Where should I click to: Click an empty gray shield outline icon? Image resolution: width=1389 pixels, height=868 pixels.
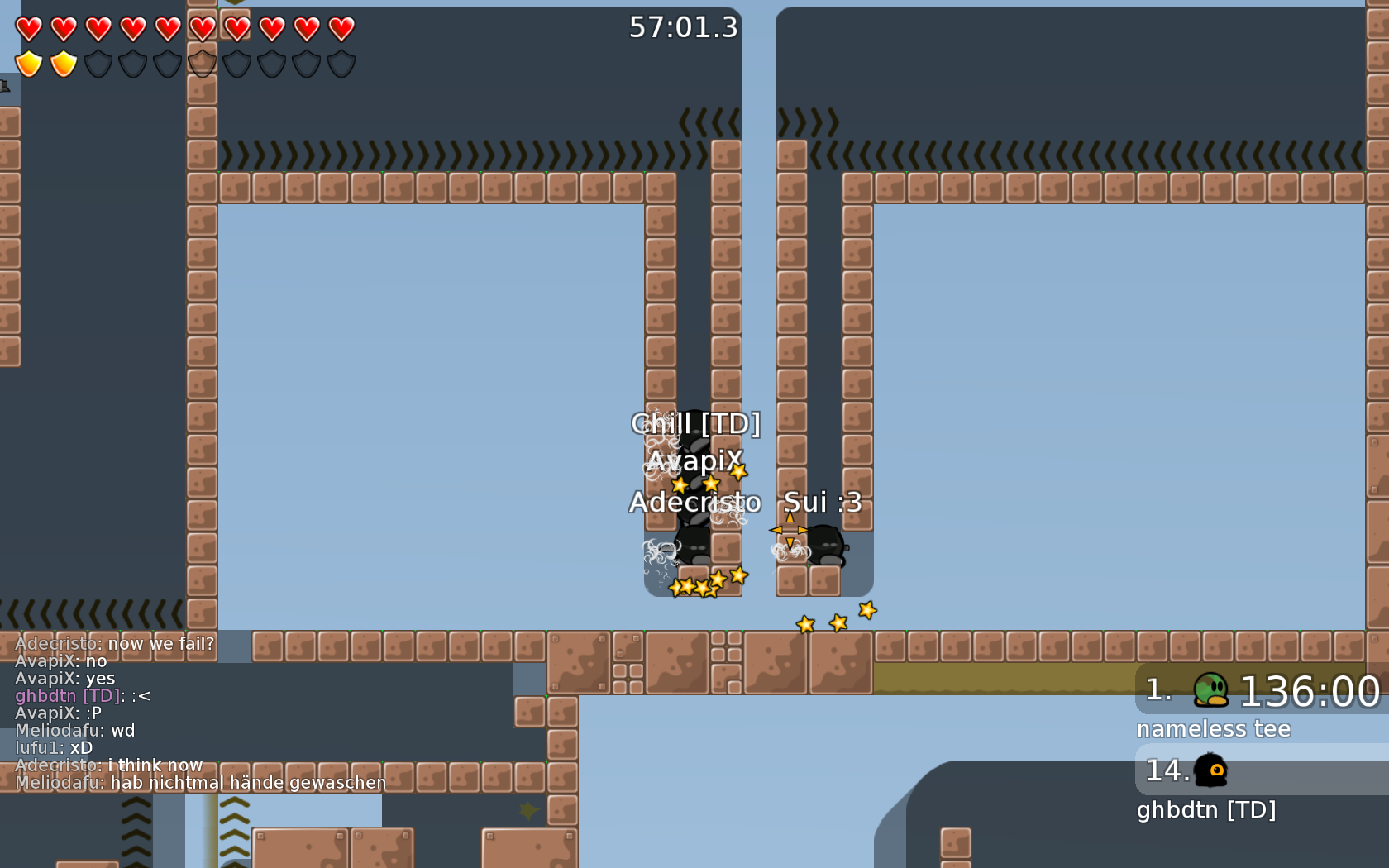pyautogui.click(x=98, y=62)
